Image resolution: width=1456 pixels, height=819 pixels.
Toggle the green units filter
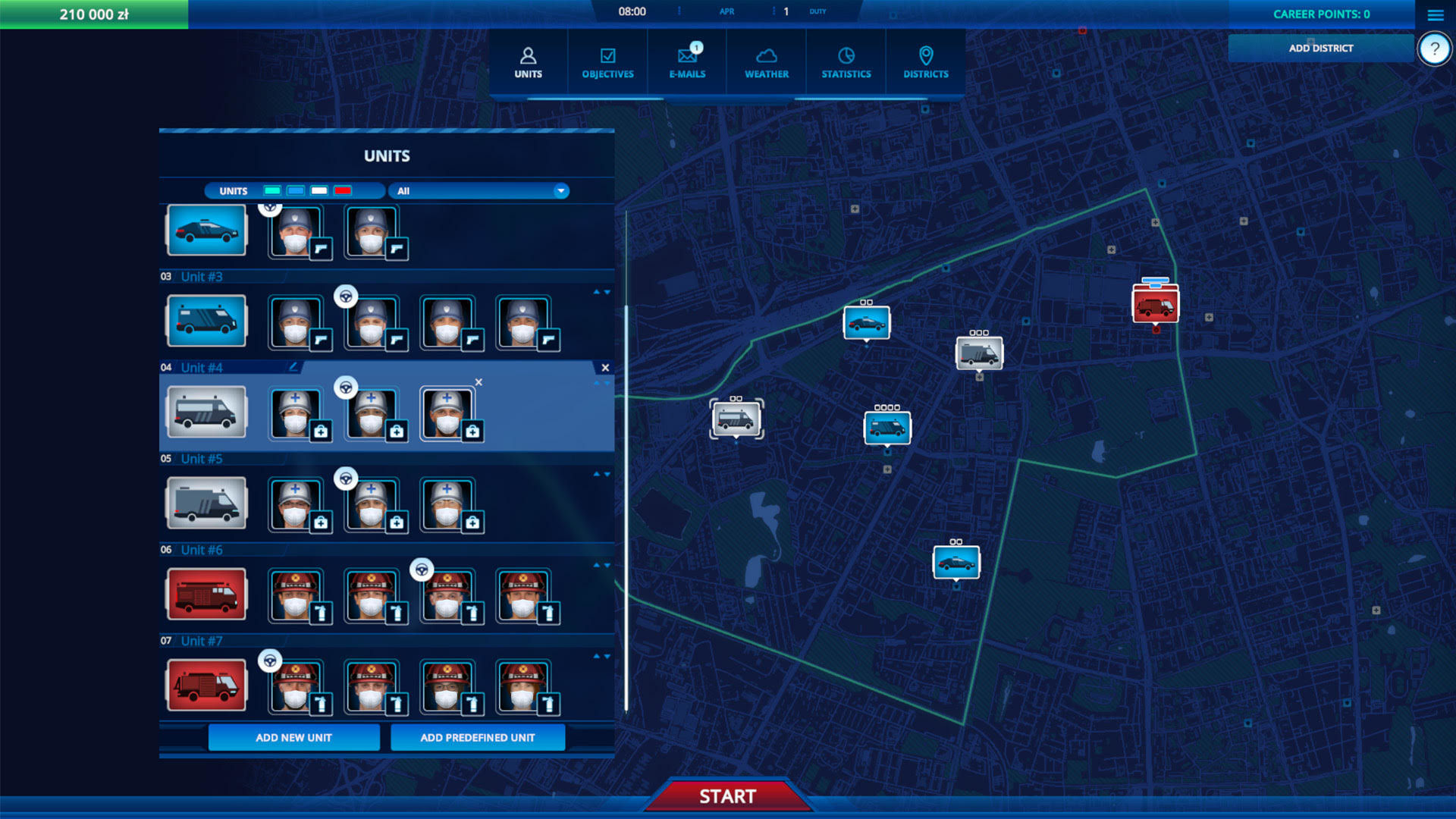(x=271, y=190)
